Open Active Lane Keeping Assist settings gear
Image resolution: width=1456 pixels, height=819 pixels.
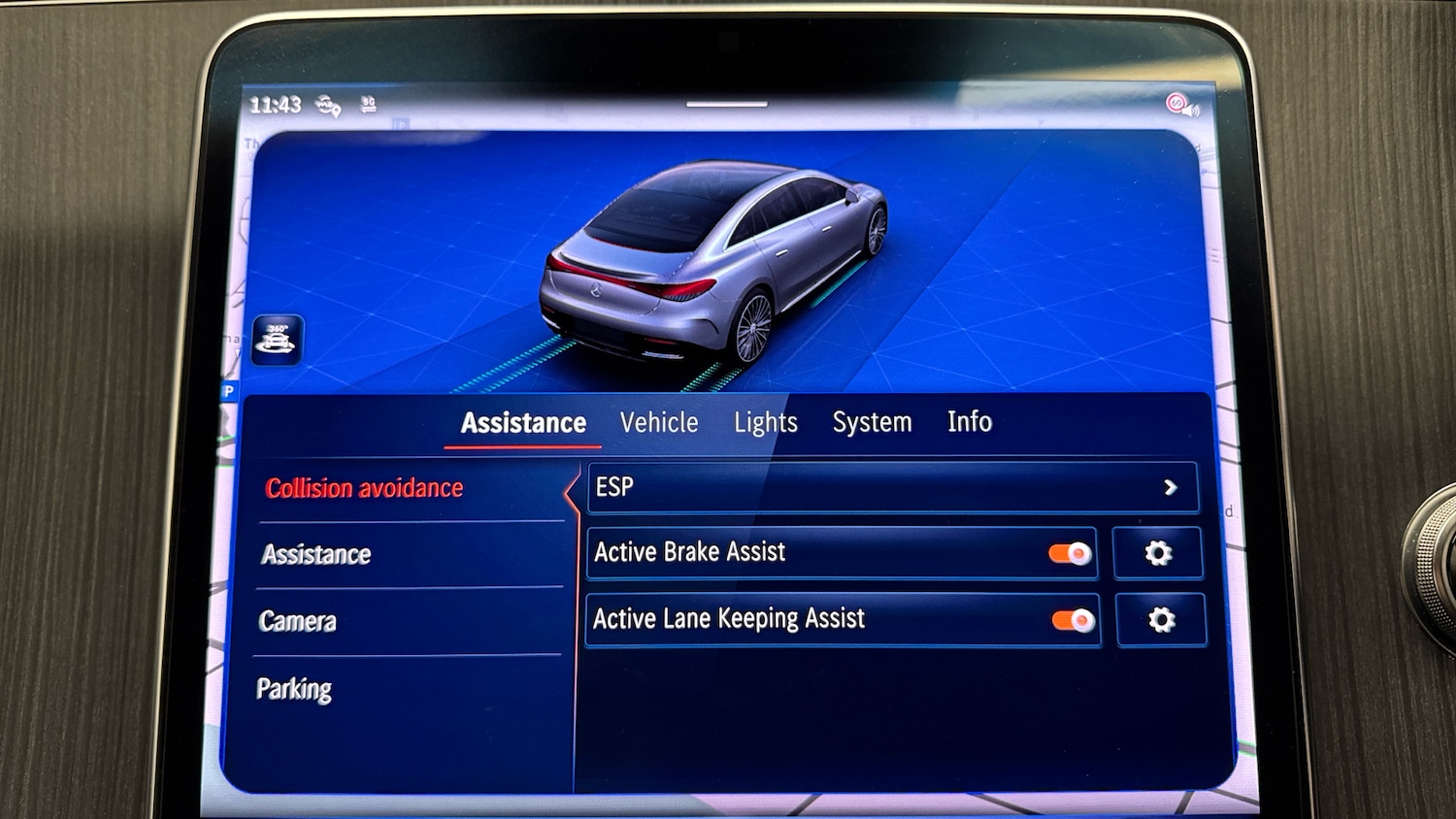pyautogui.click(x=1161, y=619)
